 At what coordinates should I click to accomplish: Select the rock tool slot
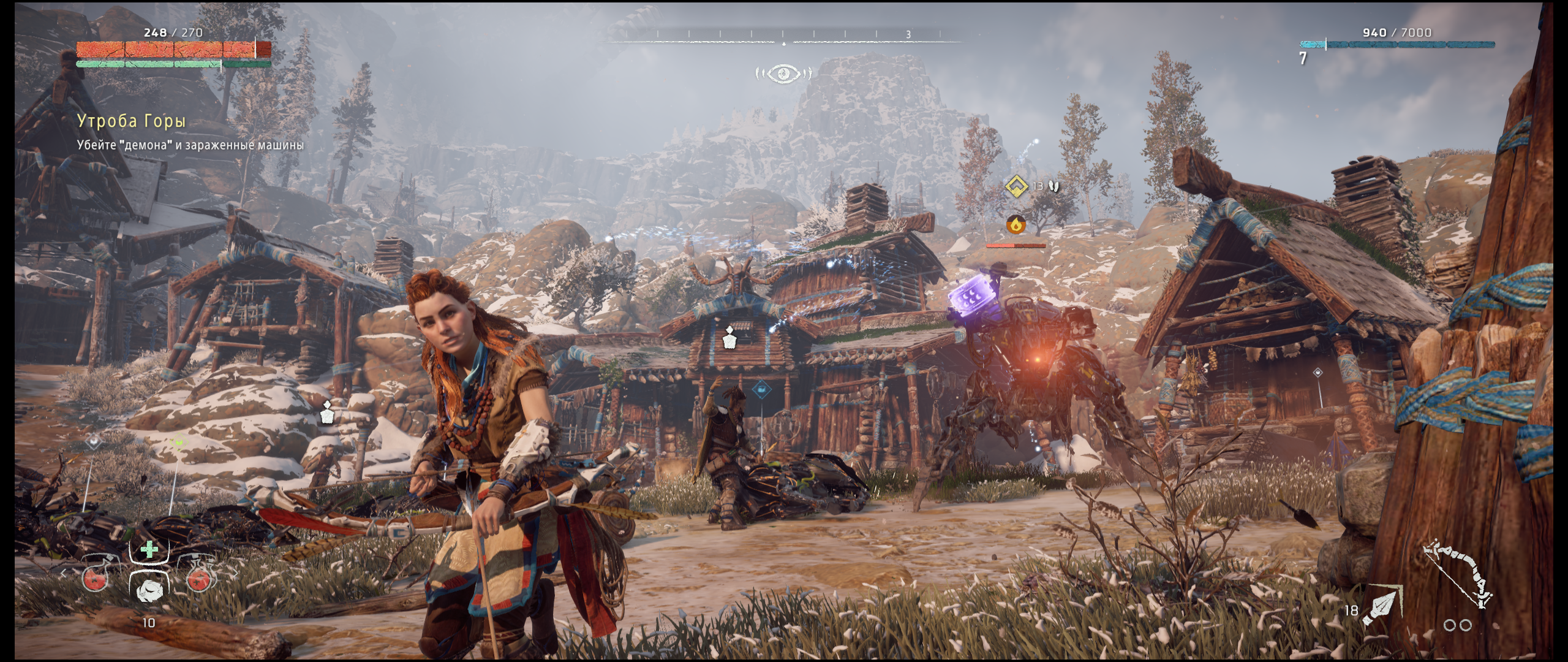pyautogui.click(x=149, y=590)
